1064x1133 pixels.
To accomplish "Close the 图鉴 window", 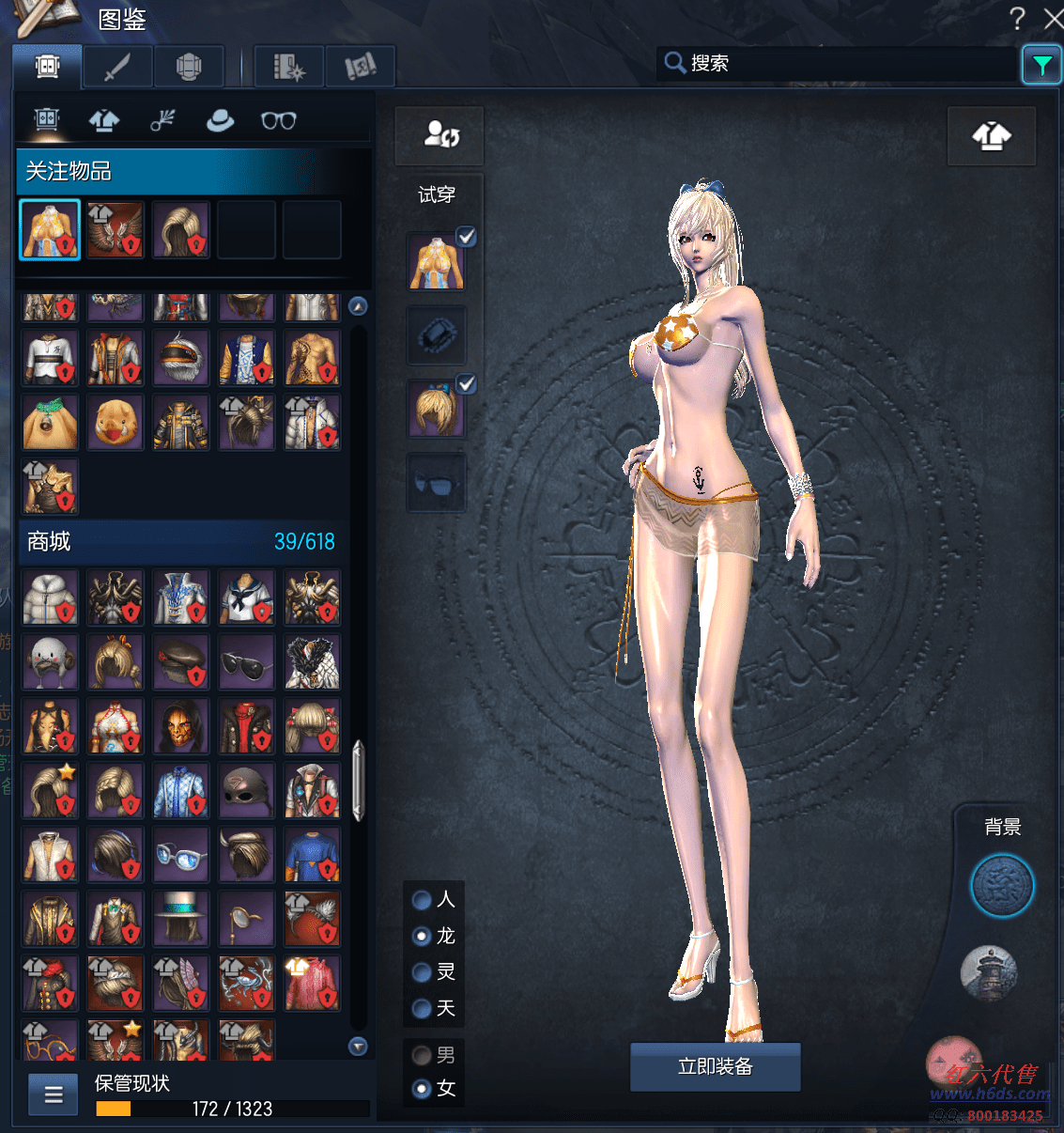I will [1054, 18].
